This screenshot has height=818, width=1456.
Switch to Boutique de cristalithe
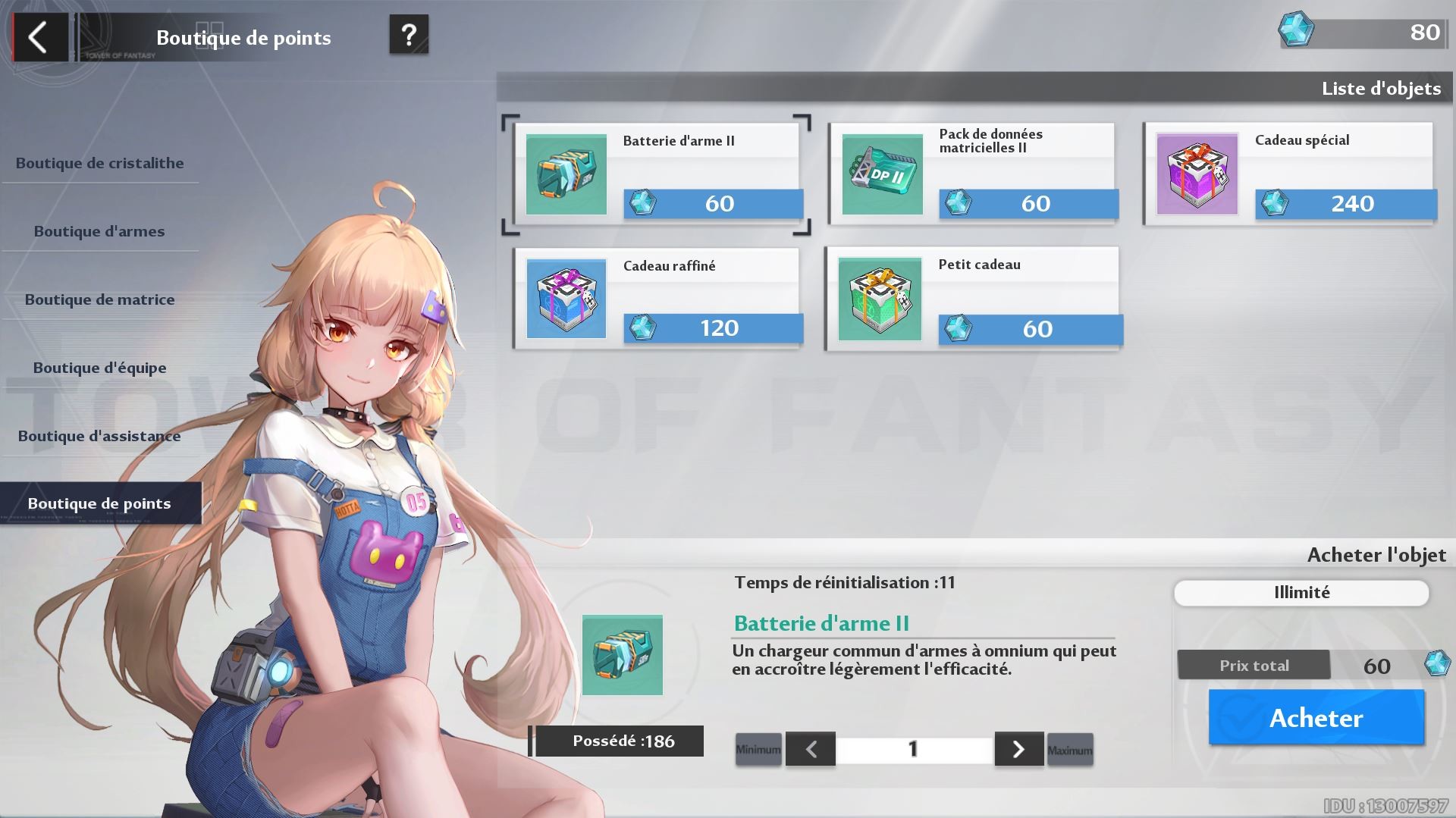99,162
